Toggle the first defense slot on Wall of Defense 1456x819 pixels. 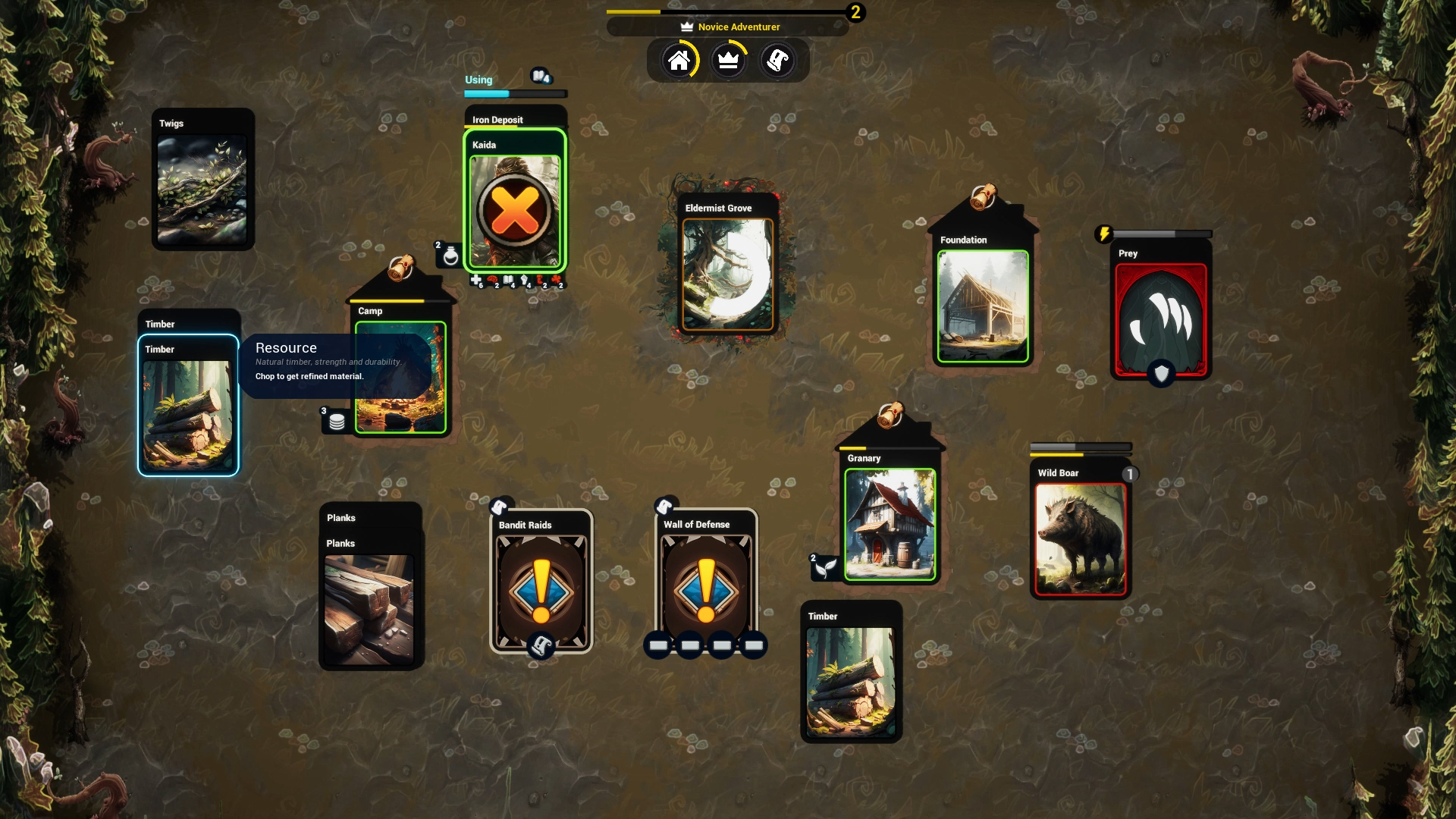[x=657, y=645]
